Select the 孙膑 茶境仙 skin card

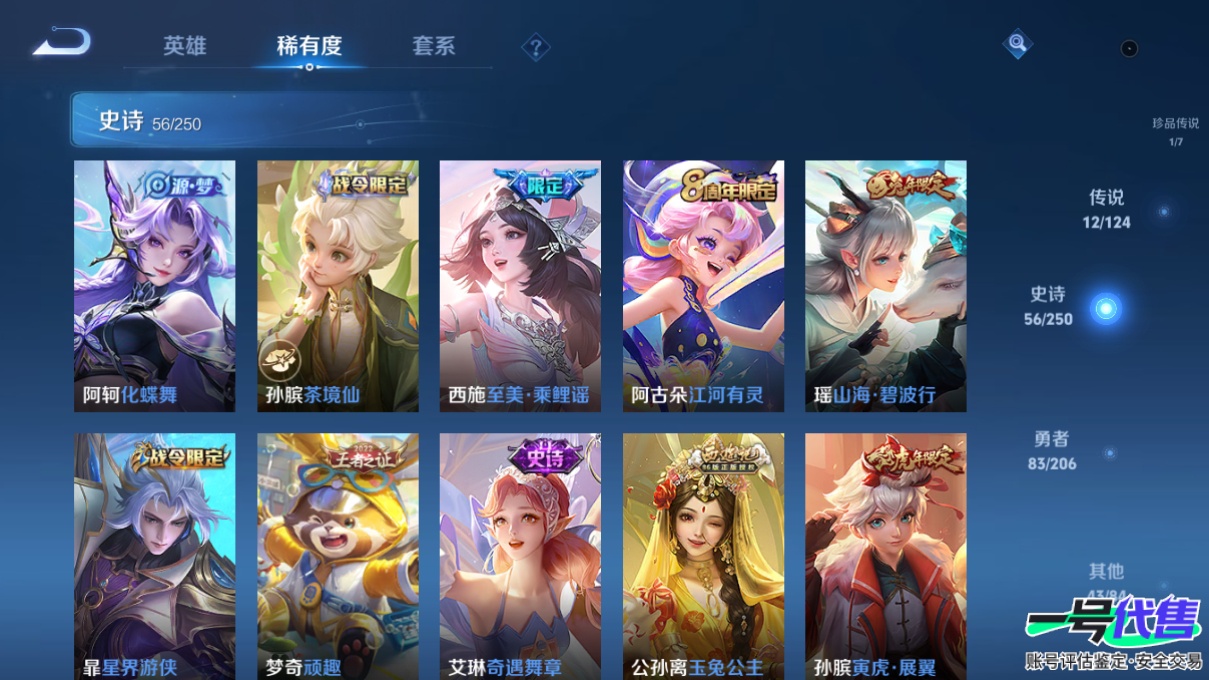(x=338, y=286)
